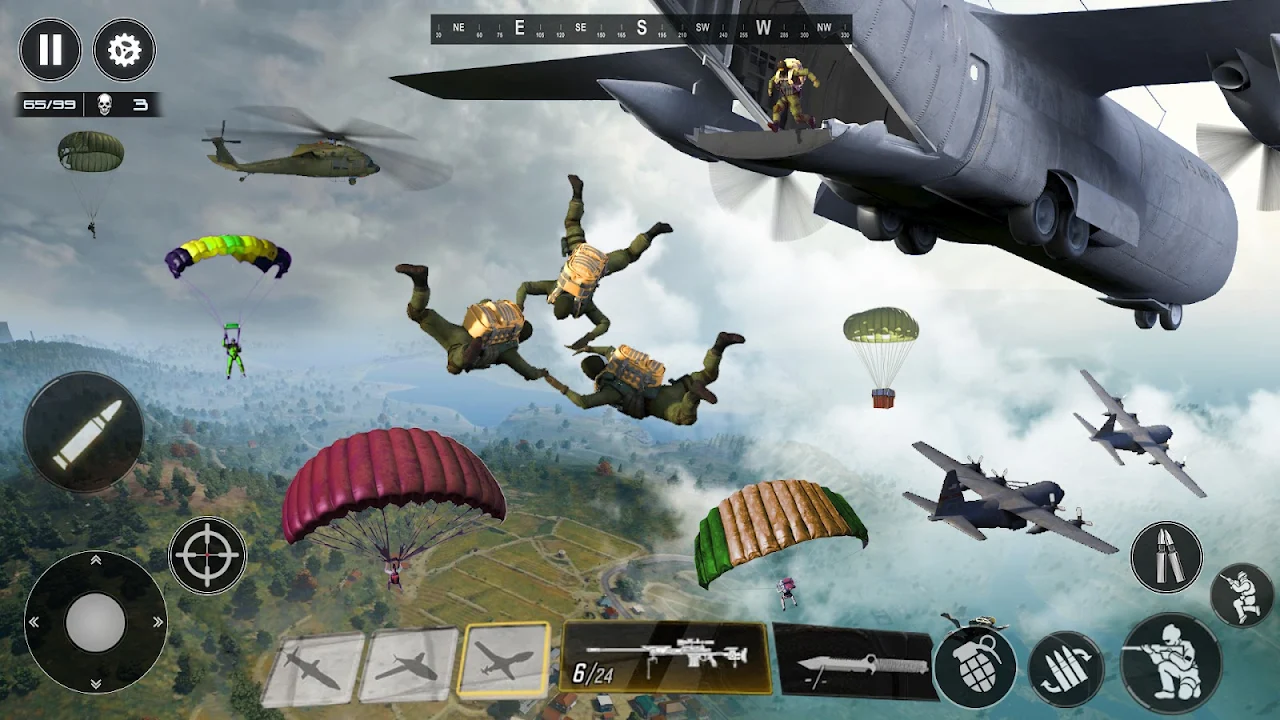The height and width of the screenshot is (720, 1280).
Task: Select the large crouching rifleman button
Action: (x=1171, y=663)
